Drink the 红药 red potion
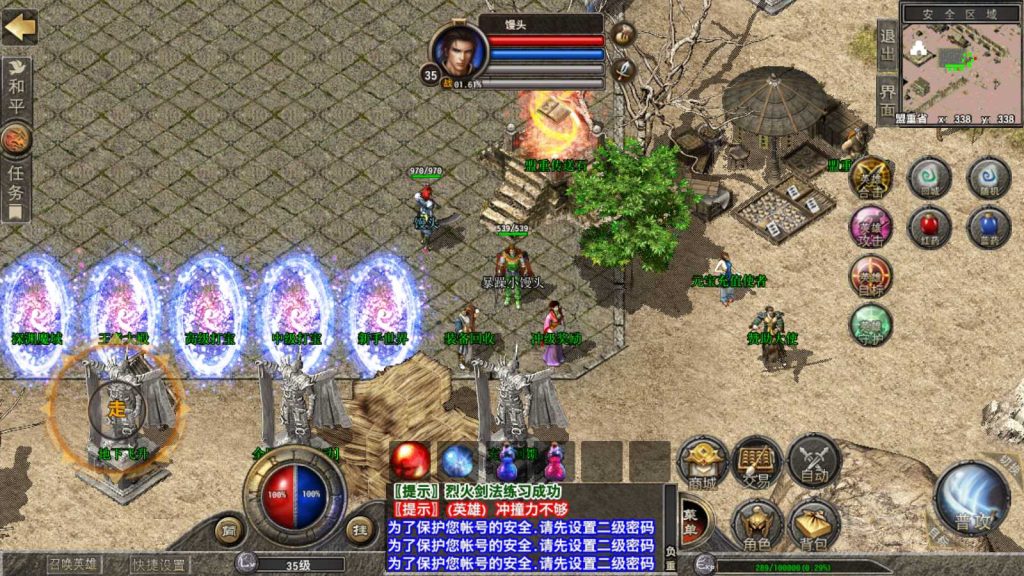 tap(929, 227)
